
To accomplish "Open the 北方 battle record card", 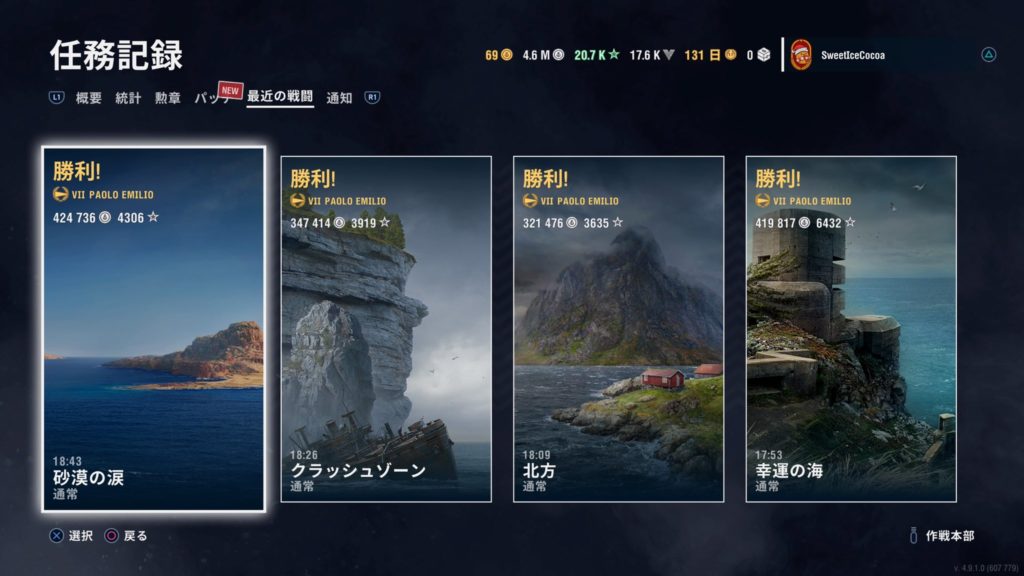I will (618, 329).
